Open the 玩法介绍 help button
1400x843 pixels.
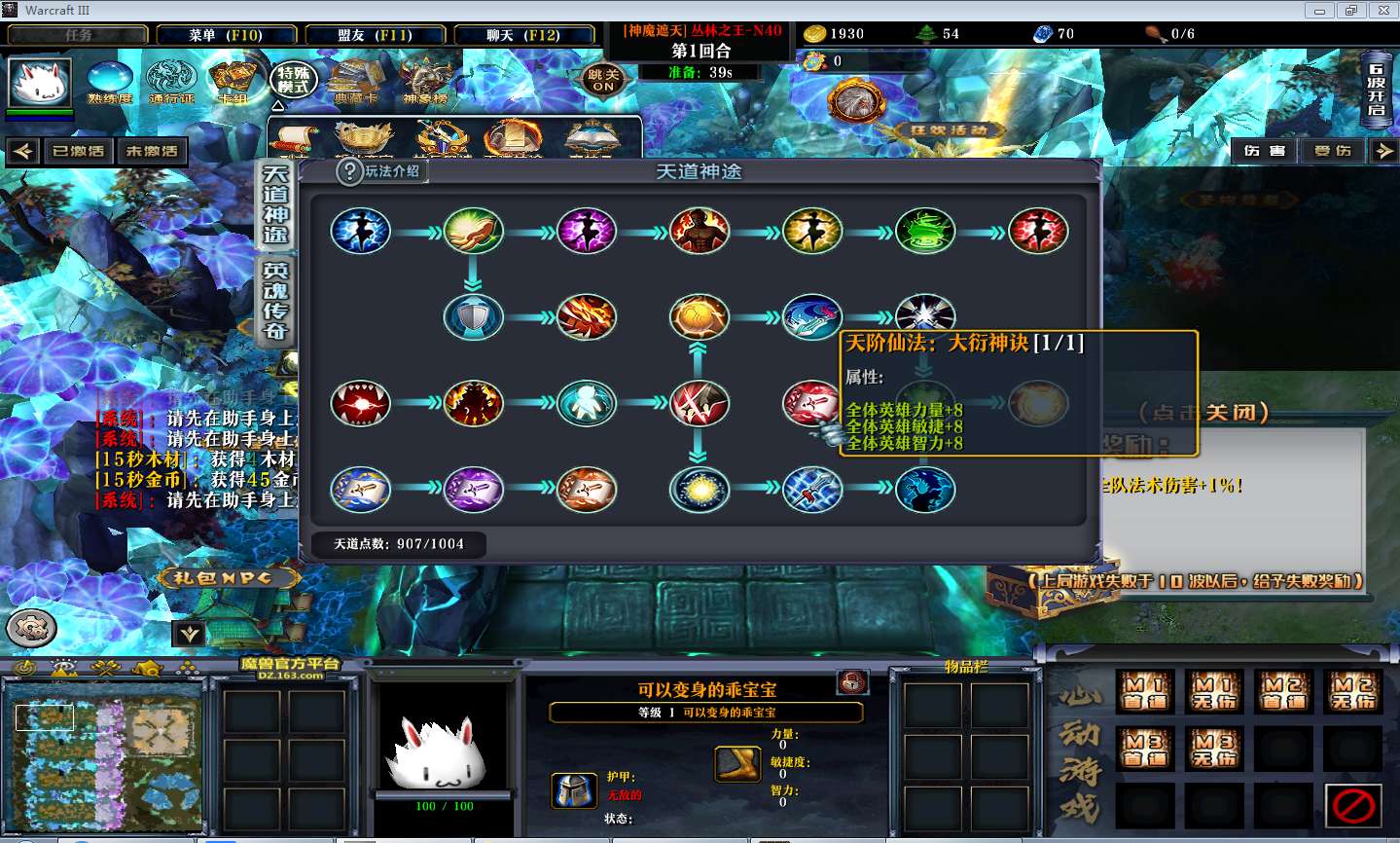[380, 171]
